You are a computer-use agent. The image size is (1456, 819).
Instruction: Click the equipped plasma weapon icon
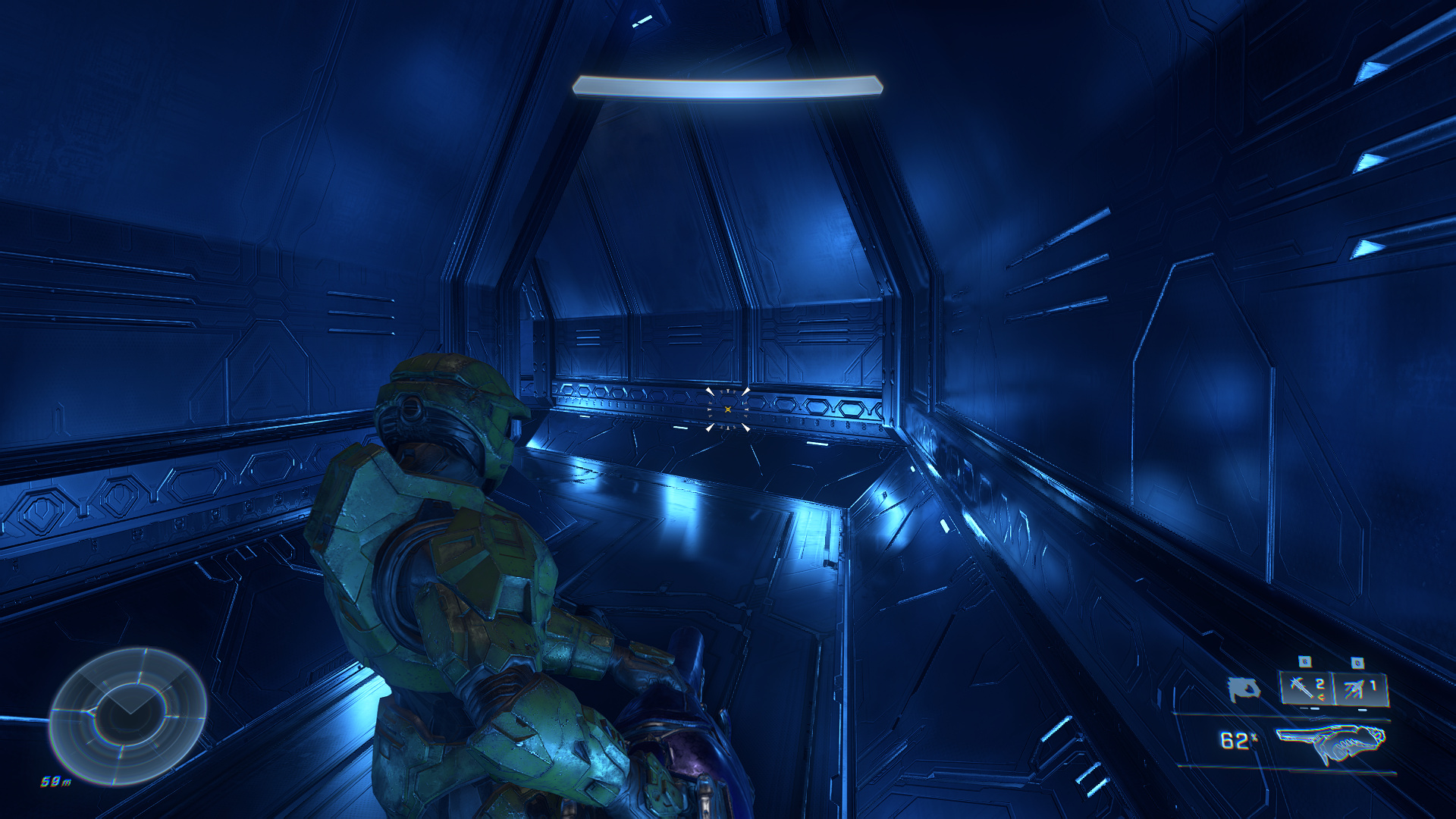click(x=1330, y=742)
